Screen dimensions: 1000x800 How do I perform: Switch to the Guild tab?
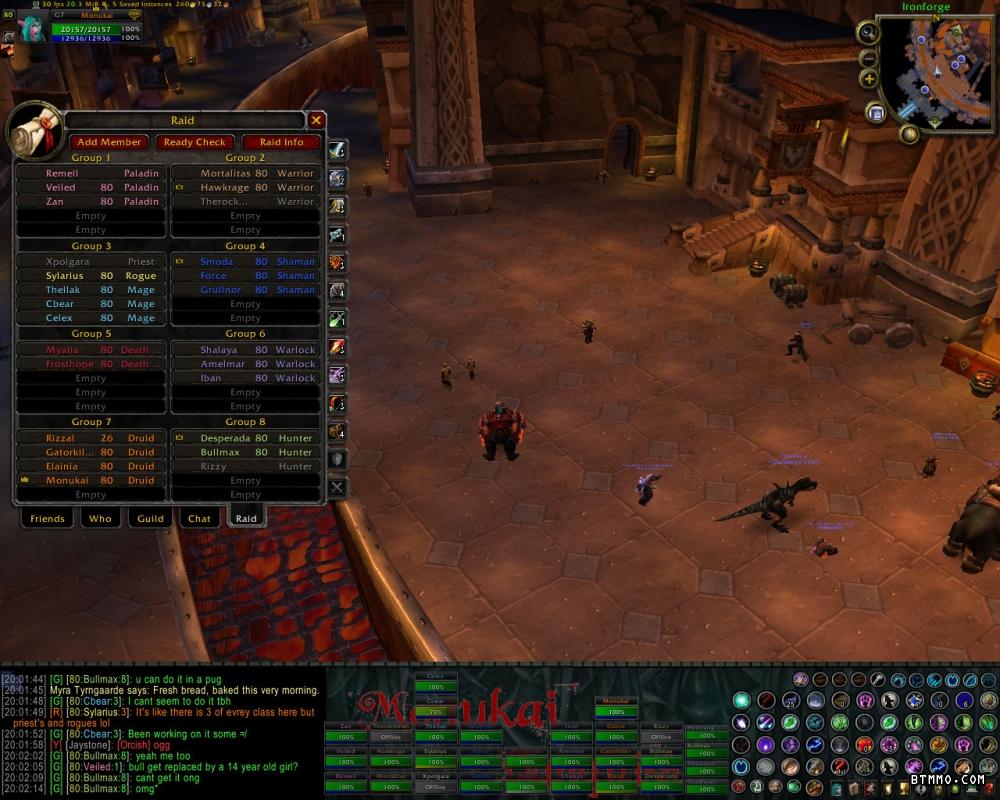point(150,518)
